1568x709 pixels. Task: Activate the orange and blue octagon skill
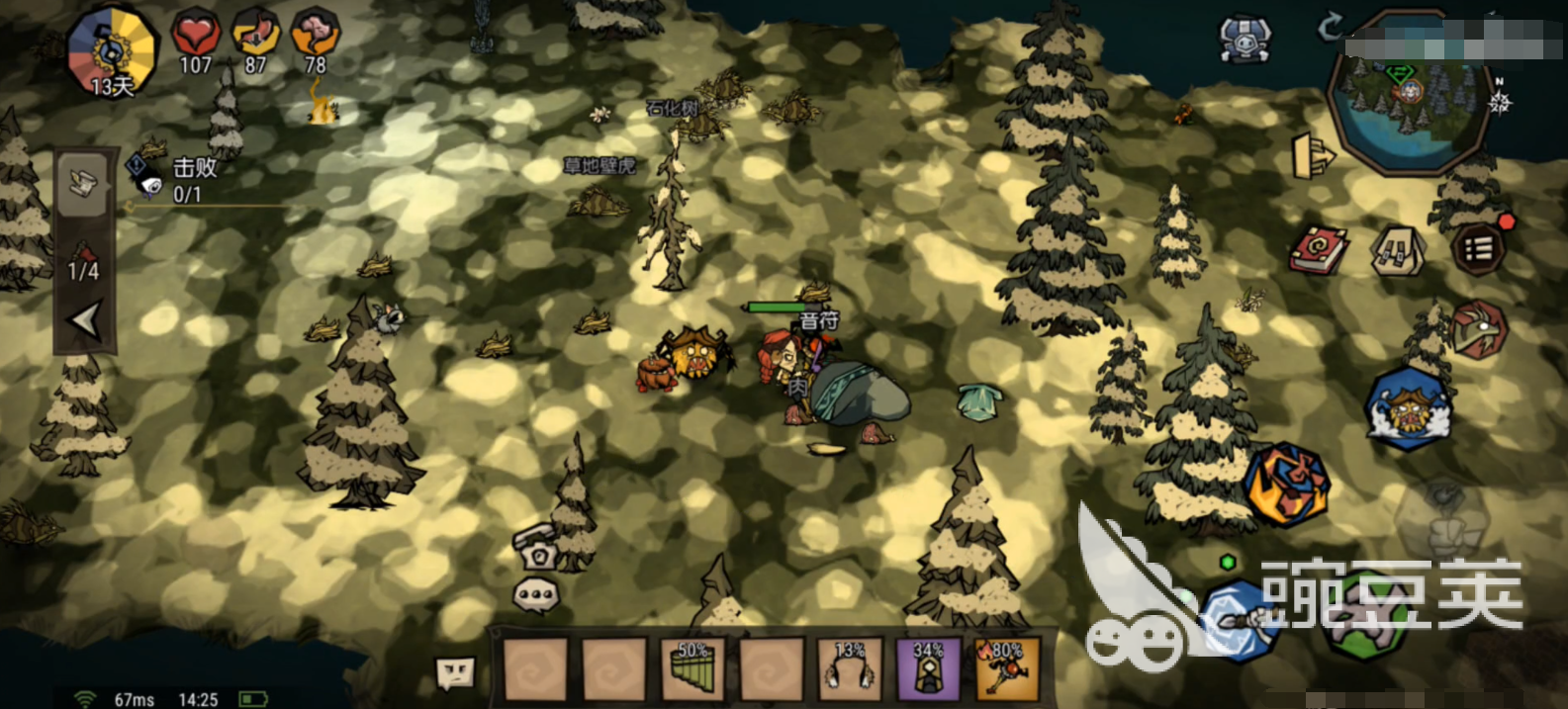(1286, 485)
